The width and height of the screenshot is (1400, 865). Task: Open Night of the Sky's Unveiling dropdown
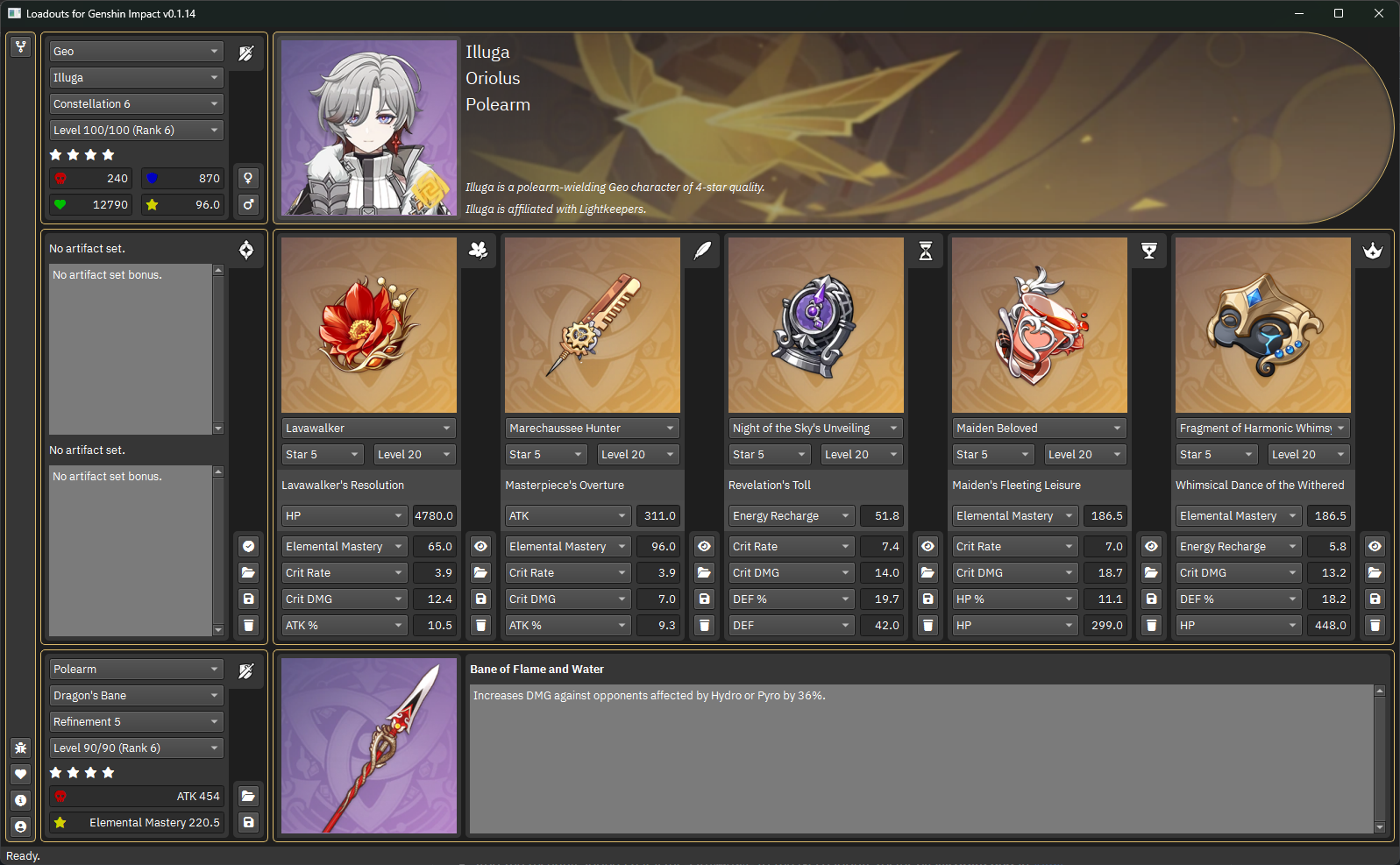815,429
